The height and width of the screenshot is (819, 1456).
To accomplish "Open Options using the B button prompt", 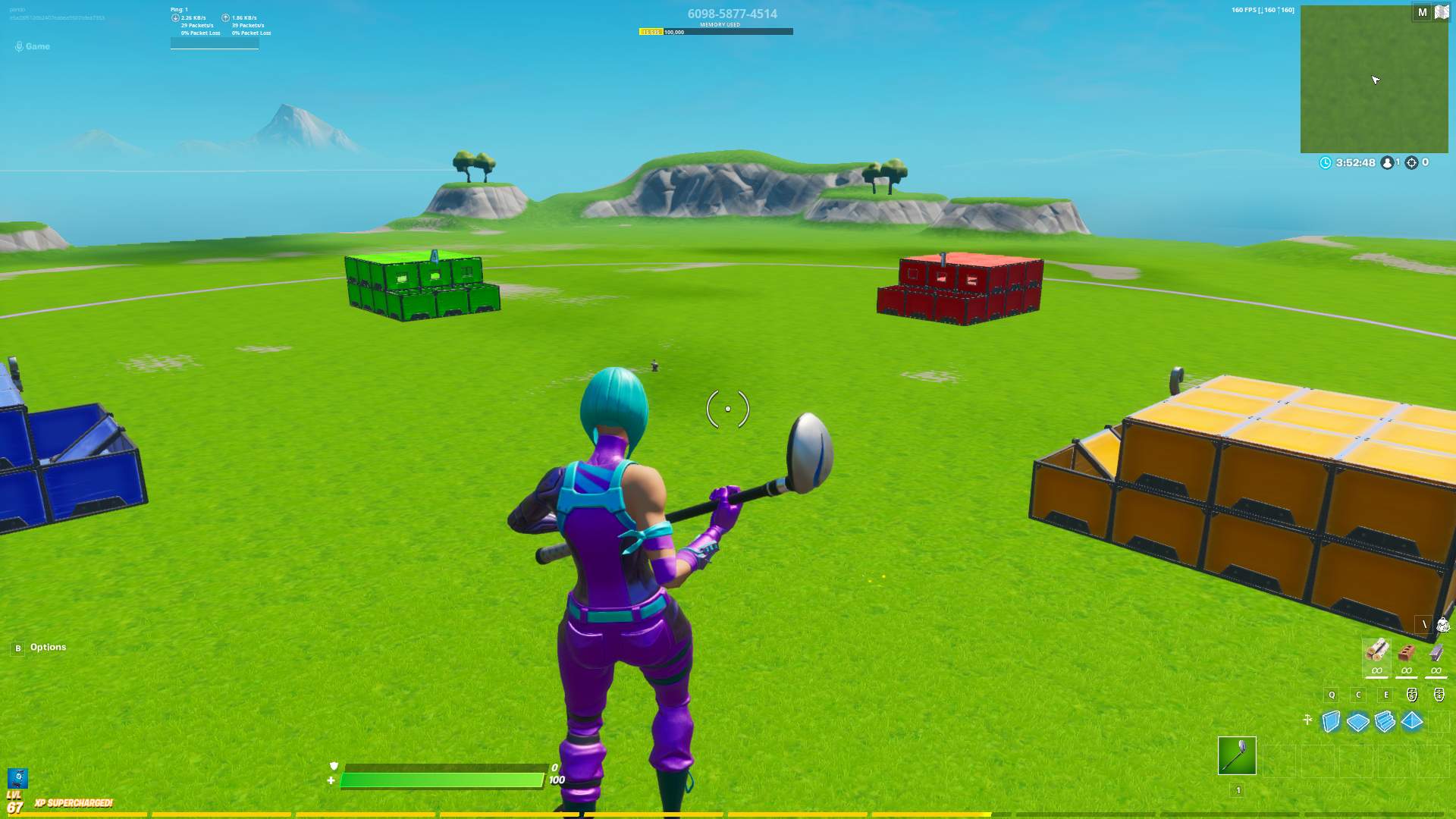I will click(x=16, y=647).
